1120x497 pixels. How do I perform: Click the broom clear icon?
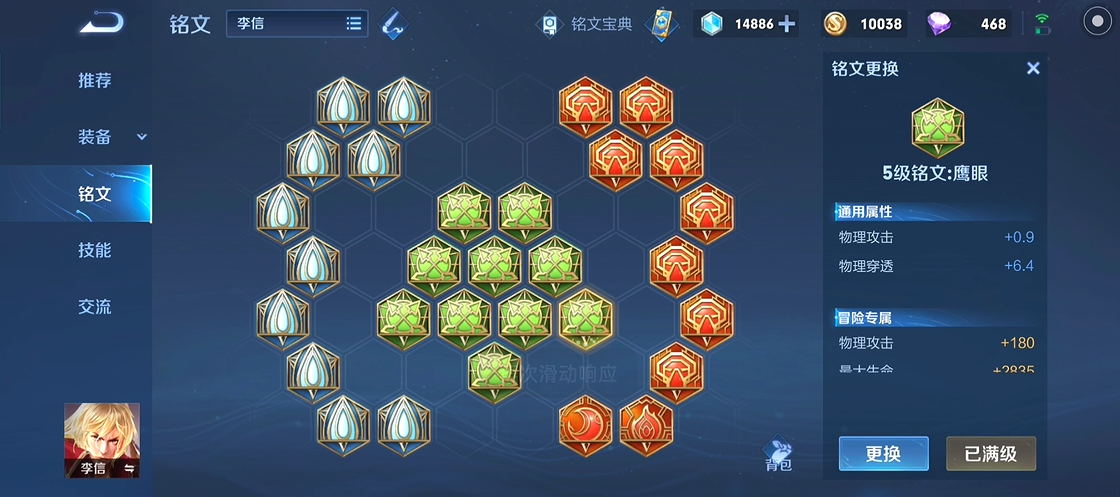394,25
